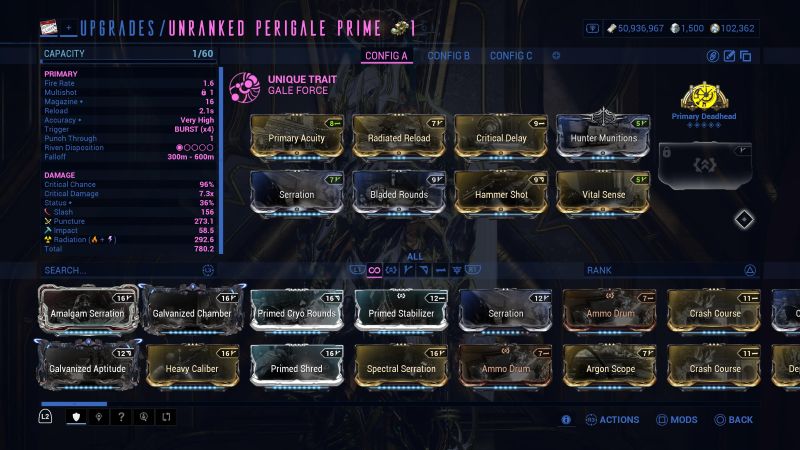Click the mod search field
The width and height of the screenshot is (800, 450).
[120, 270]
